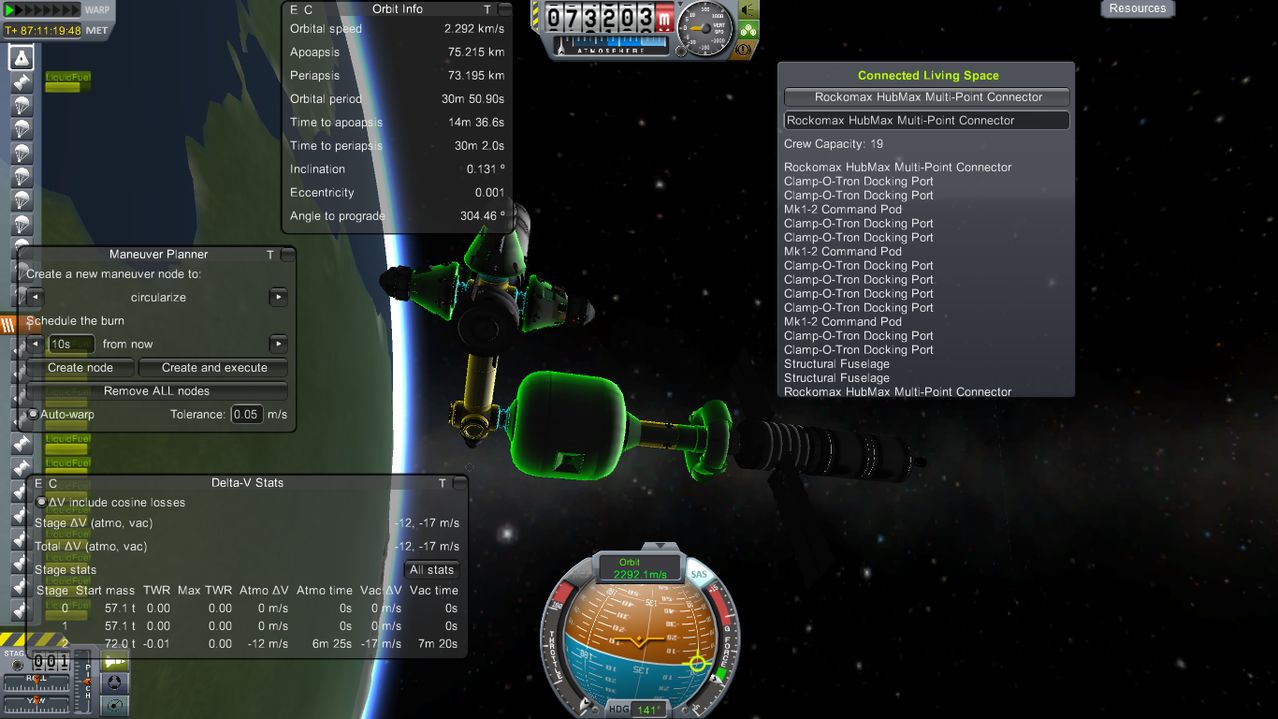
Task: Select the science flask staging icon
Action: tap(21, 57)
